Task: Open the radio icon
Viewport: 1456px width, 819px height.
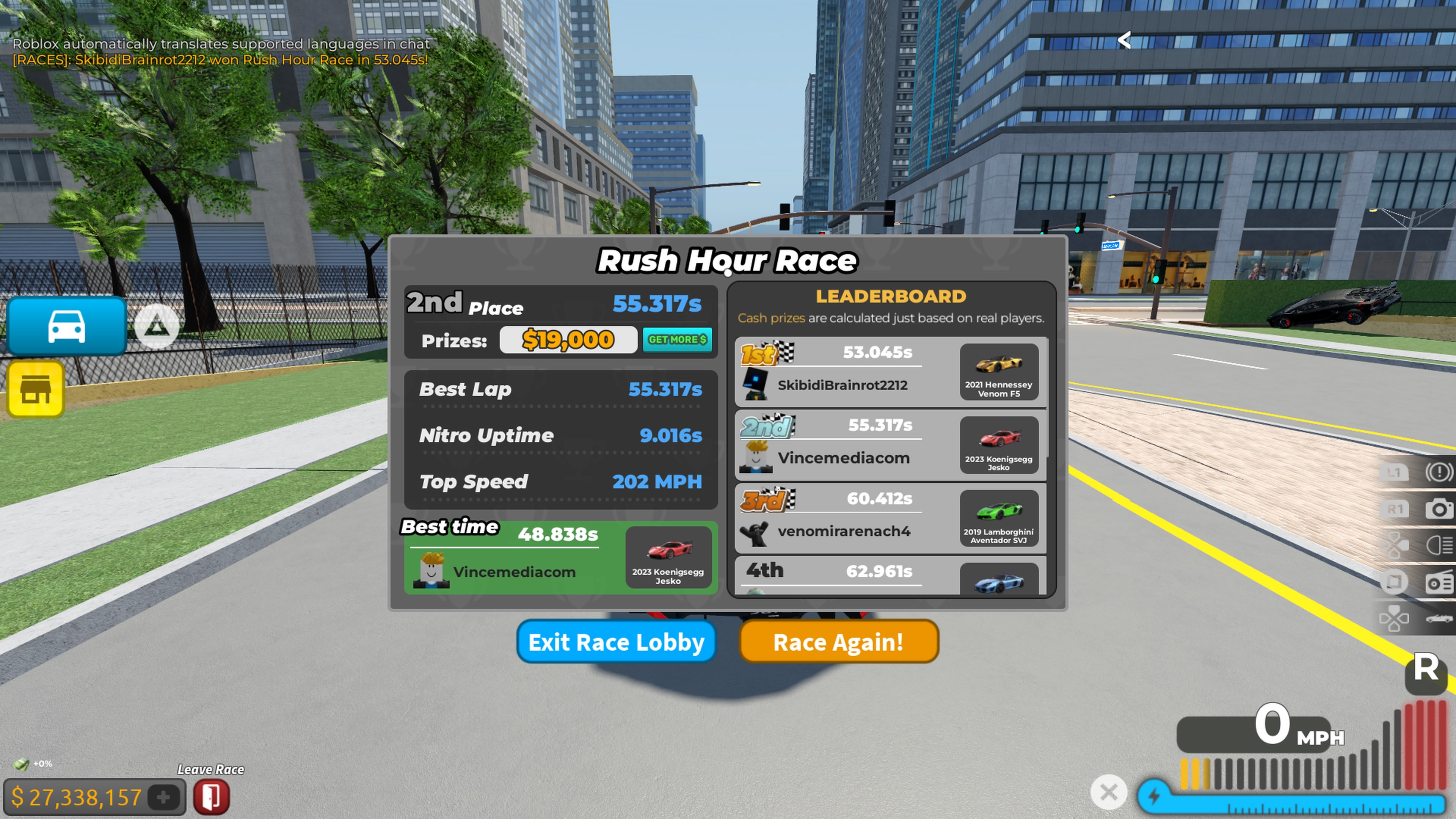Action: click(1439, 582)
